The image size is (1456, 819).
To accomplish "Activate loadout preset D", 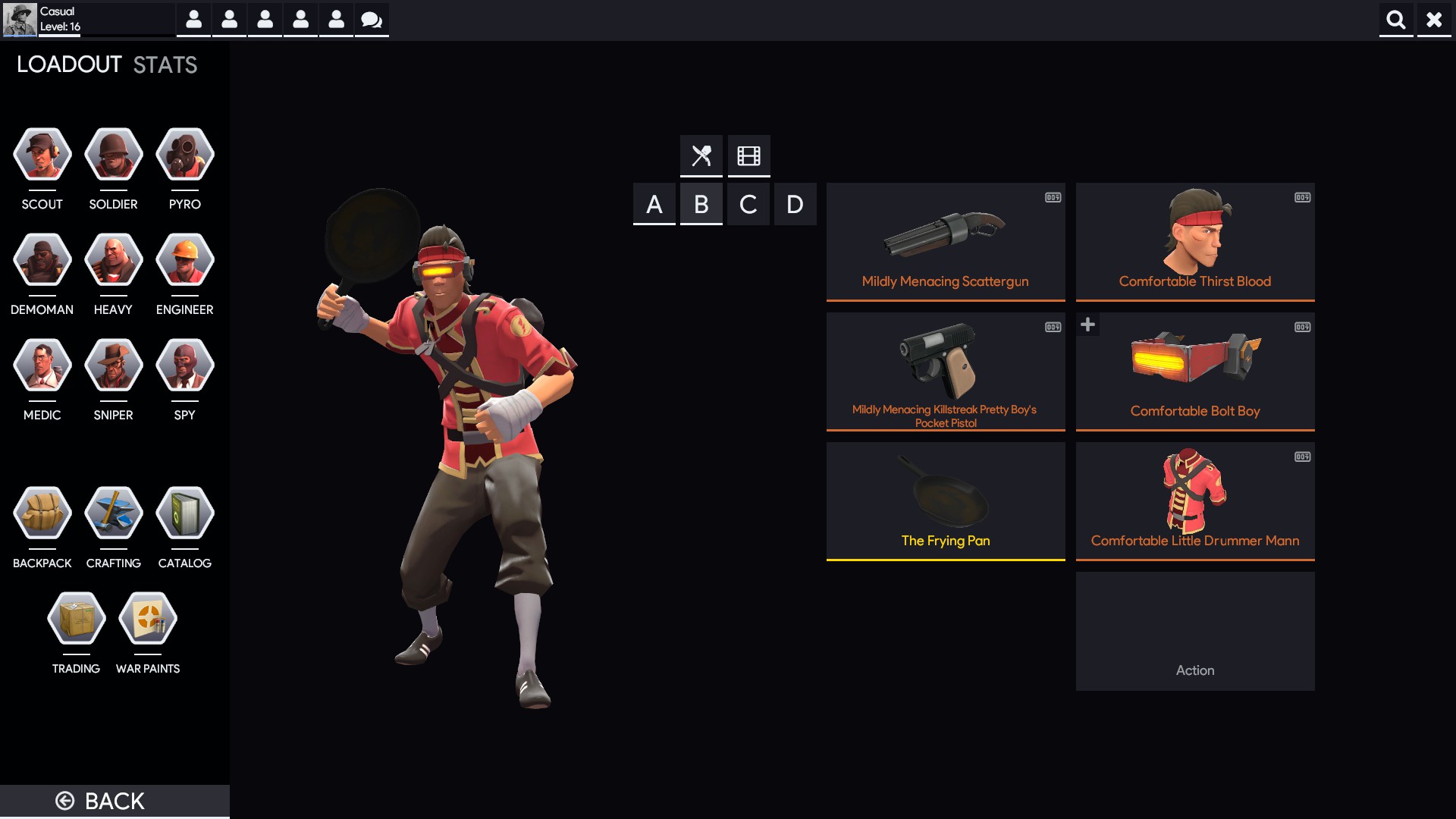I will tap(795, 203).
